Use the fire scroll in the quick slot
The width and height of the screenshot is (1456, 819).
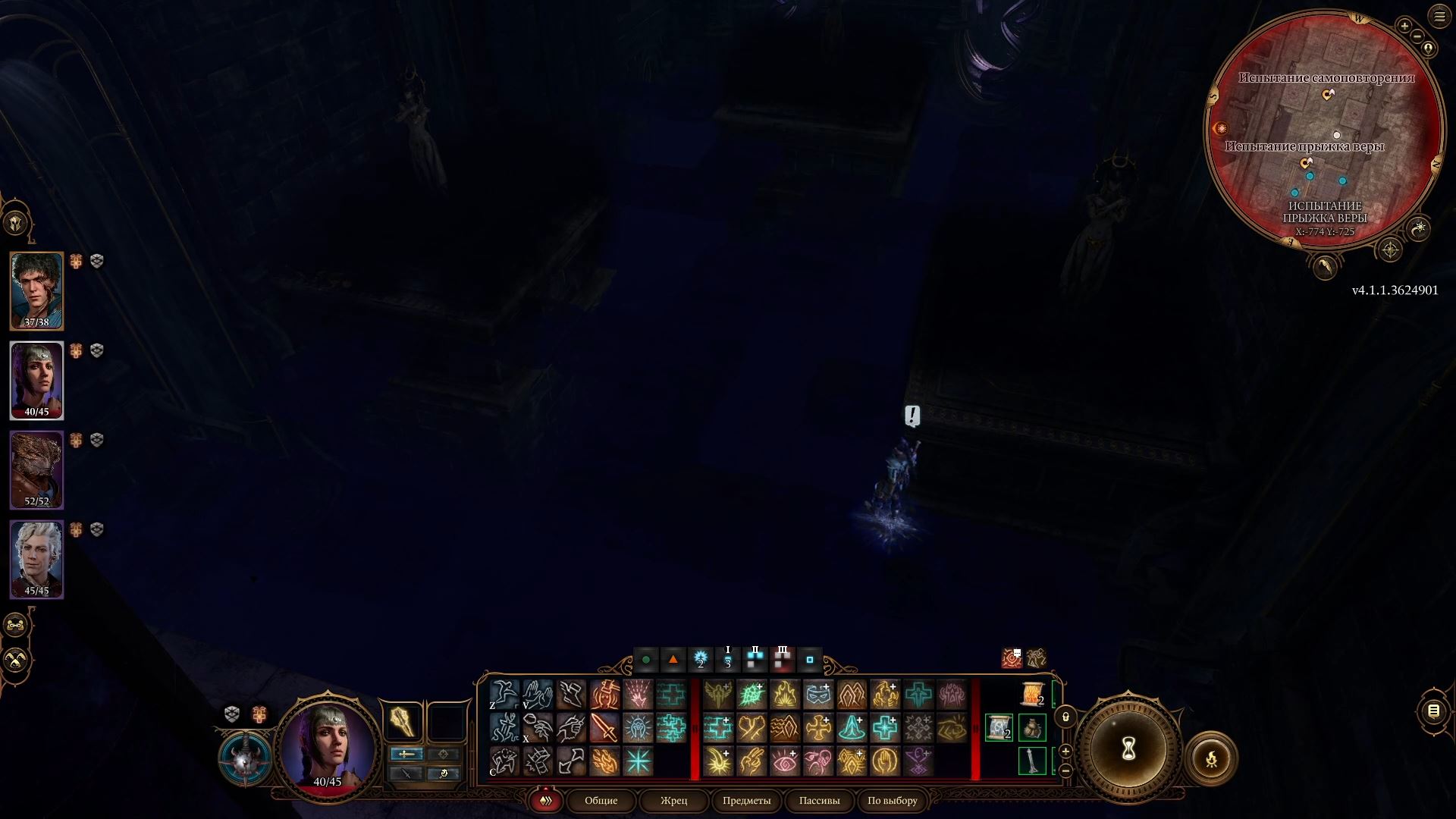(x=1032, y=692)
